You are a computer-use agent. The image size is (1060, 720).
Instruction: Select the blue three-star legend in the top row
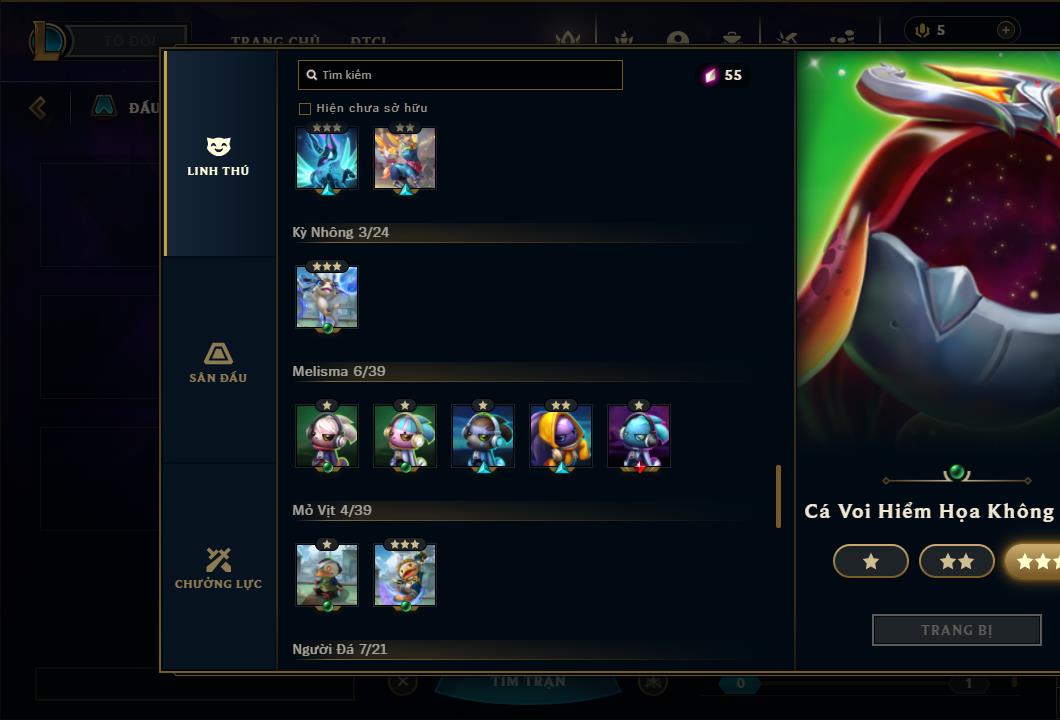click(x=327, y=158)
